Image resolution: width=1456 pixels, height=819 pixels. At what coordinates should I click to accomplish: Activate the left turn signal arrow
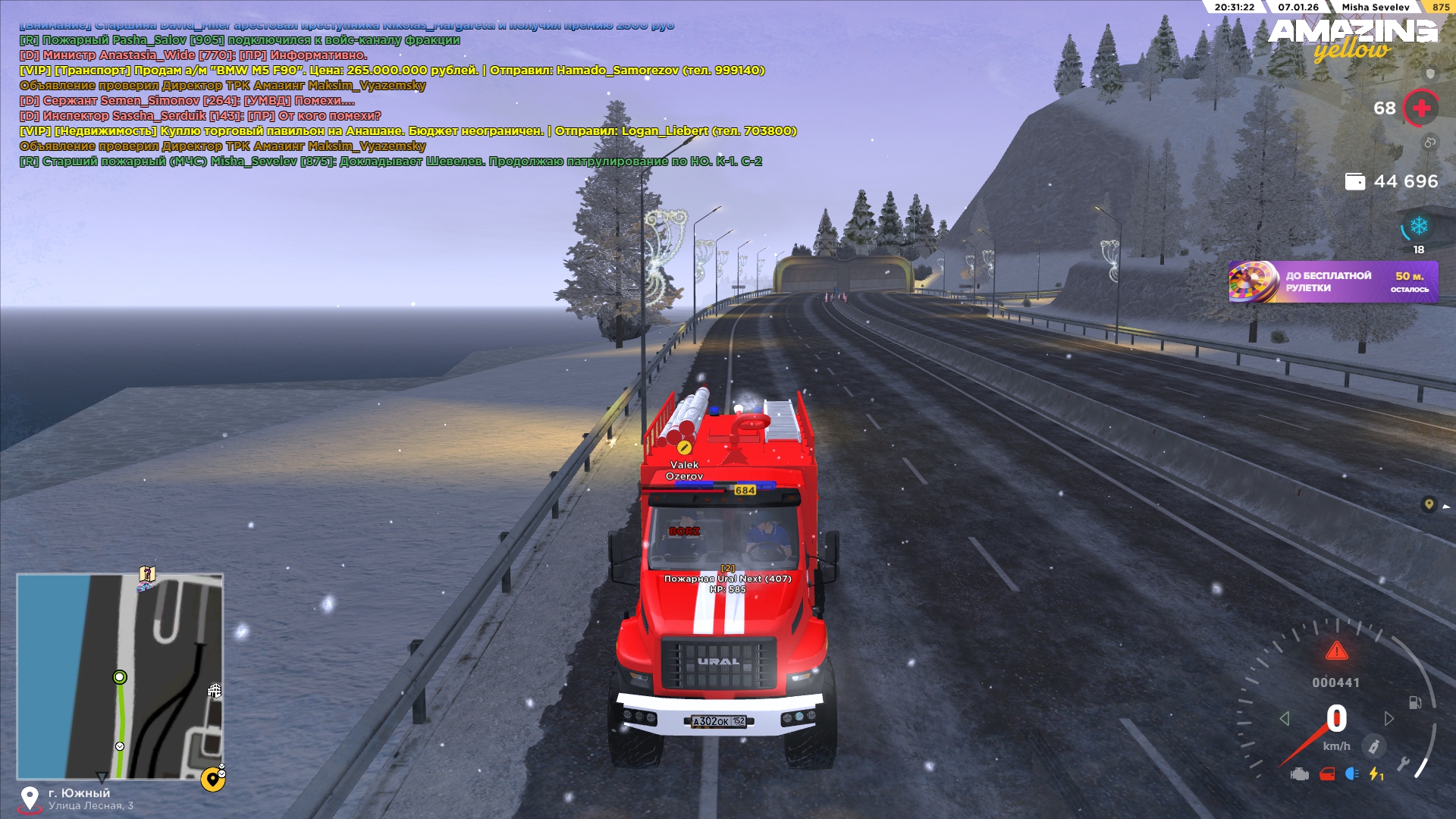click(x=1284, y=718)
